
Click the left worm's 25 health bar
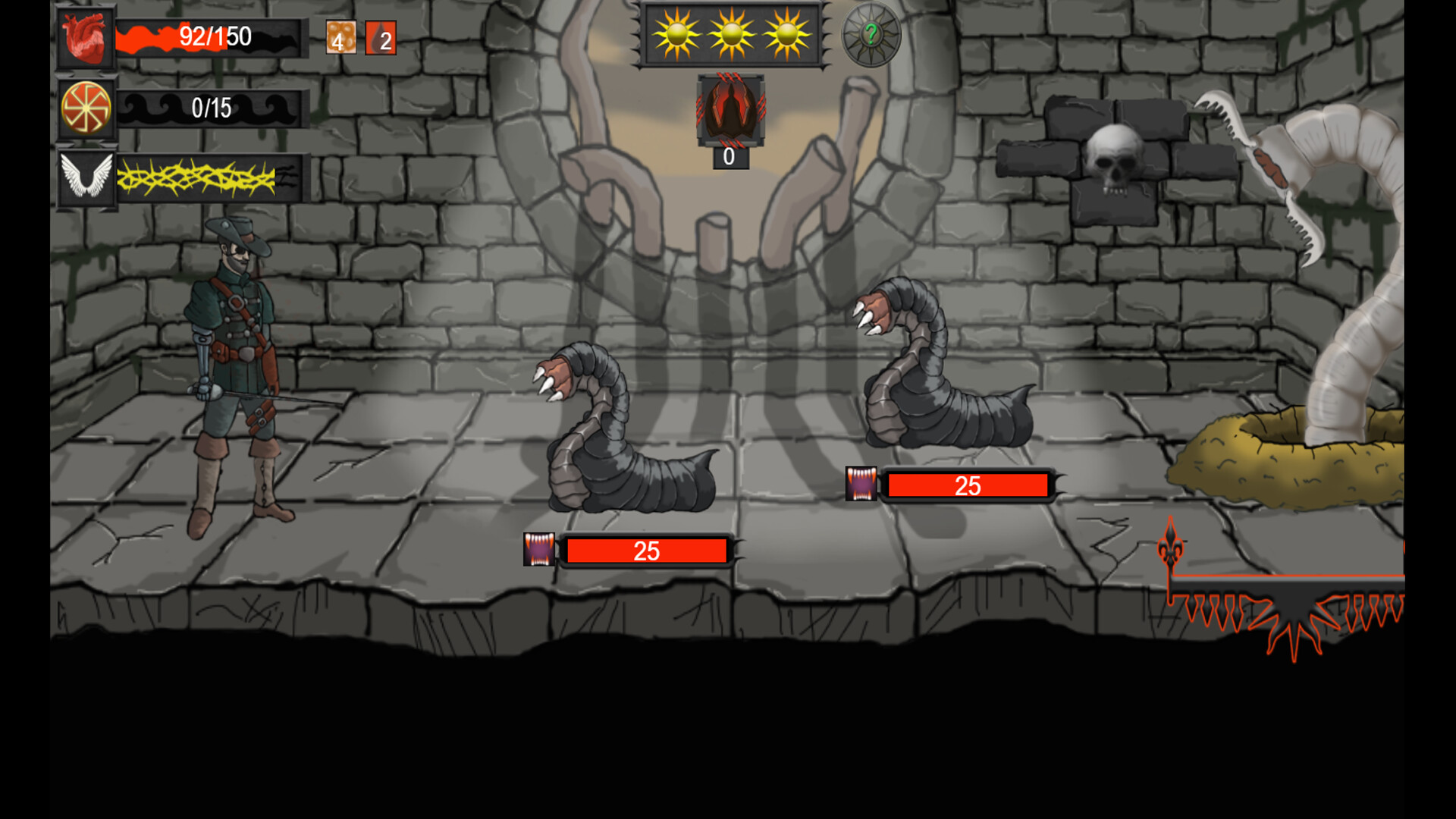click(645, 551)
